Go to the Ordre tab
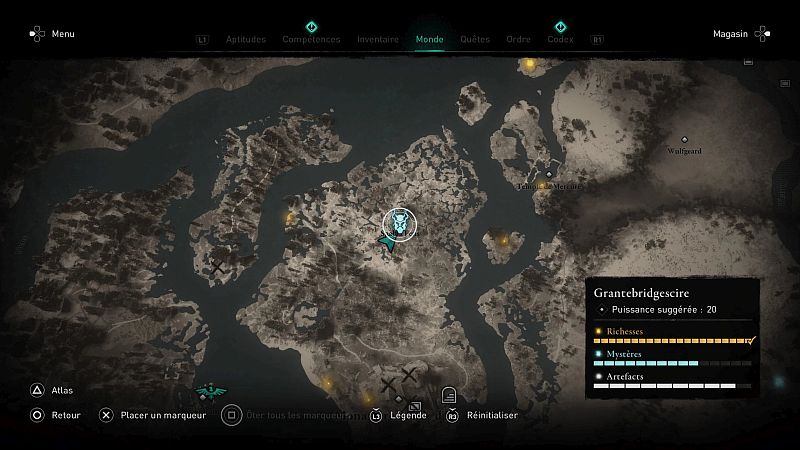Screen dimensions: 800x450 519,40
